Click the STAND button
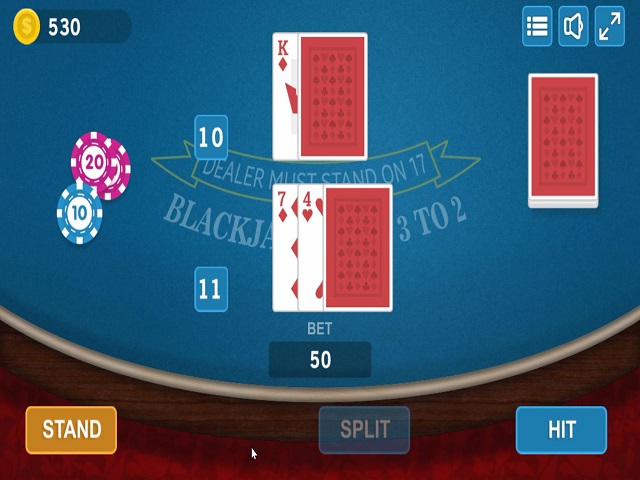Image resolution: width=640 pixels, height=480 pixels. pyautogui.click(x=71, y=430)
